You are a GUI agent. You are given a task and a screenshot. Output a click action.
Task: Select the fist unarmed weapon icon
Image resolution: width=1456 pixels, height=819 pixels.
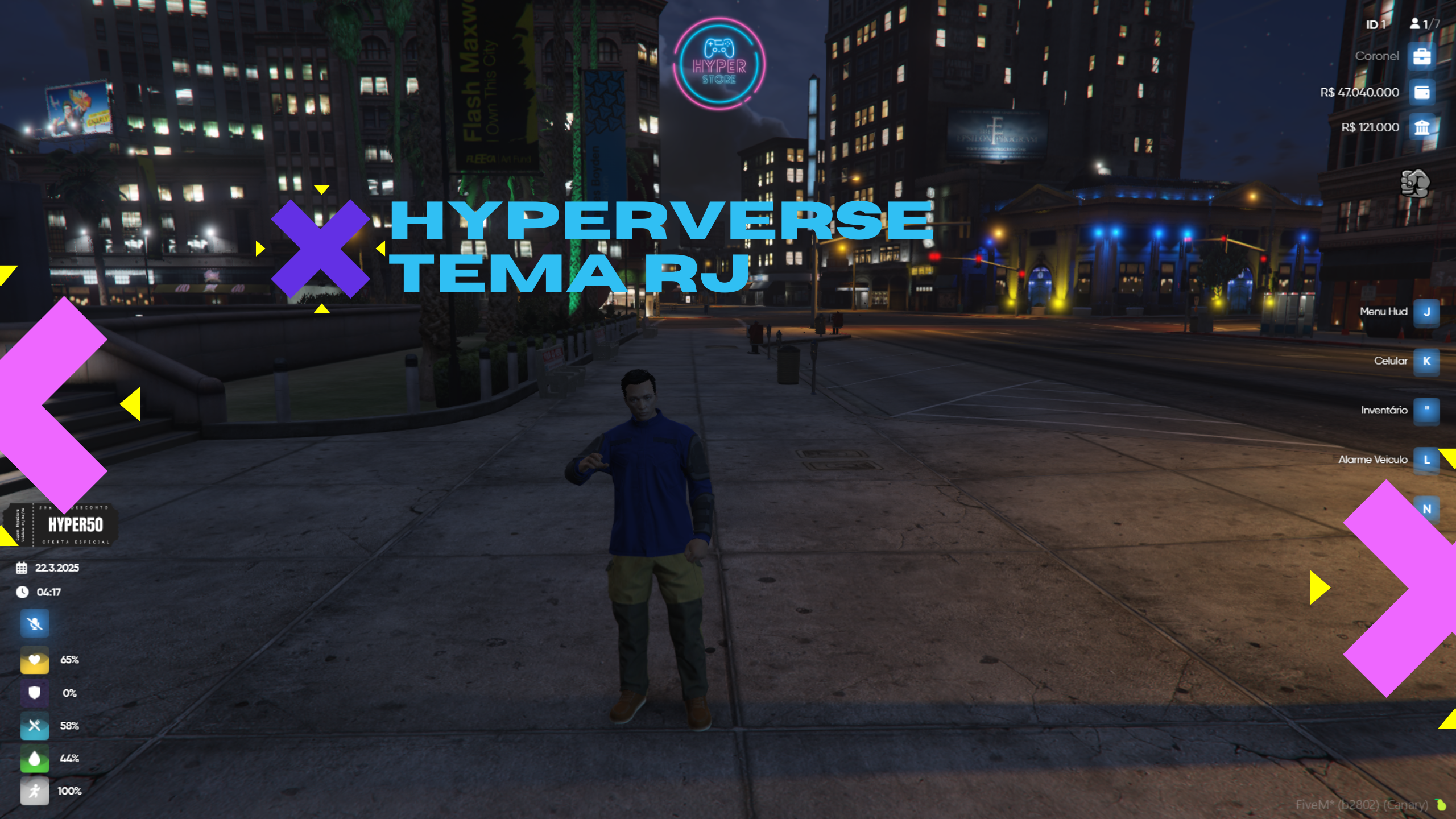pos(1414,183)
